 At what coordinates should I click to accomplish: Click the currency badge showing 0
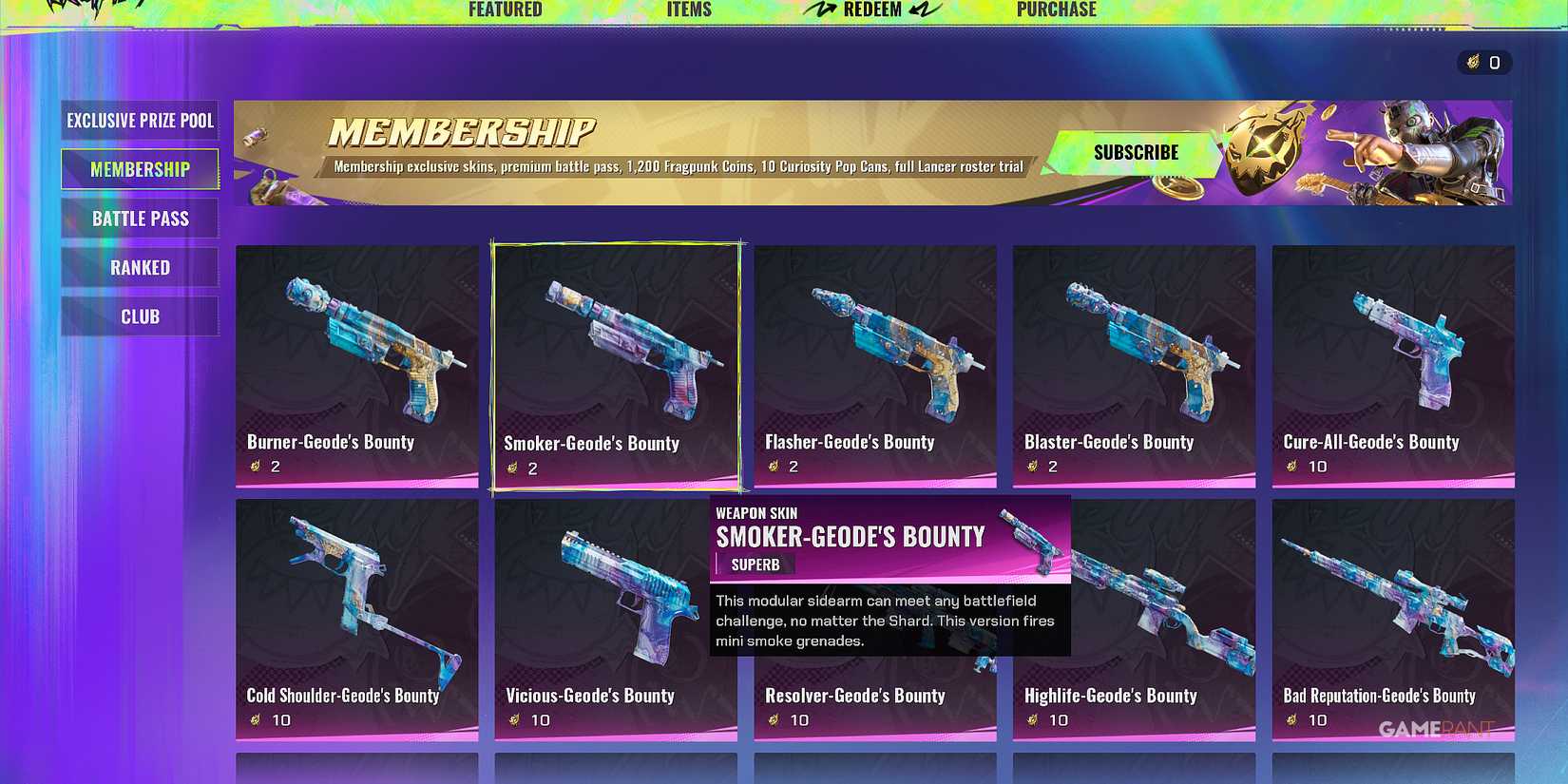[x=1485, y=63]
